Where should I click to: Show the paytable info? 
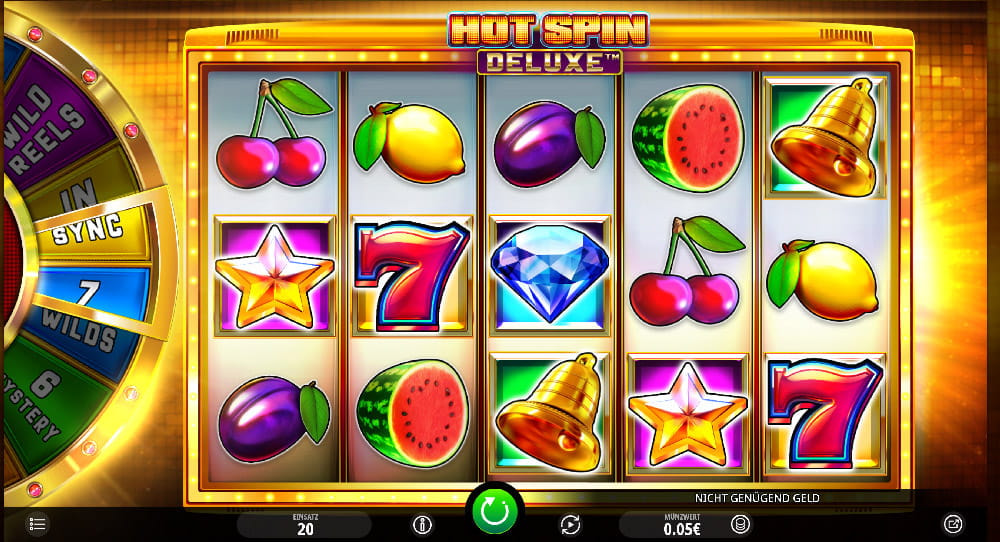[x=423, y=524]
